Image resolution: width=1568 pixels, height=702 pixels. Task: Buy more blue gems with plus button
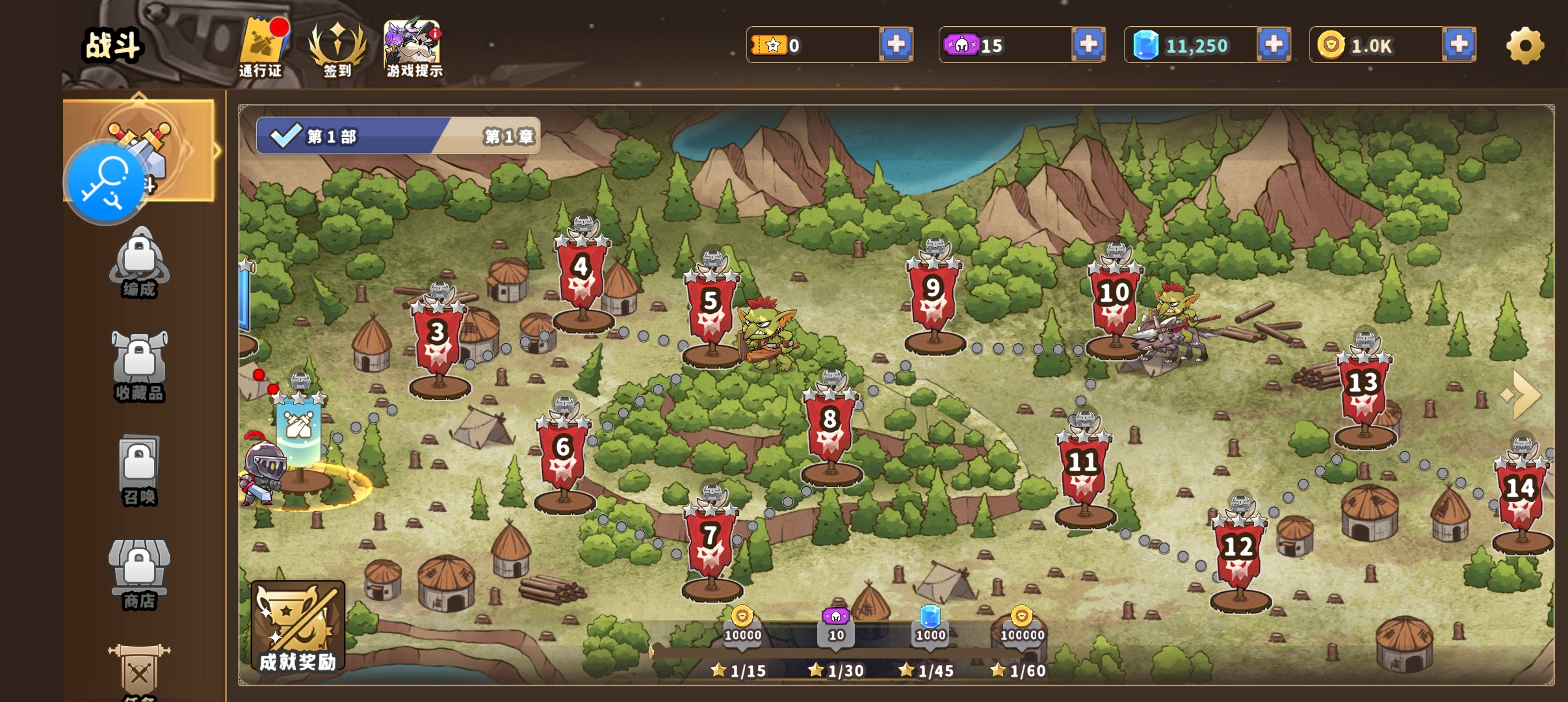(1274, 44)
